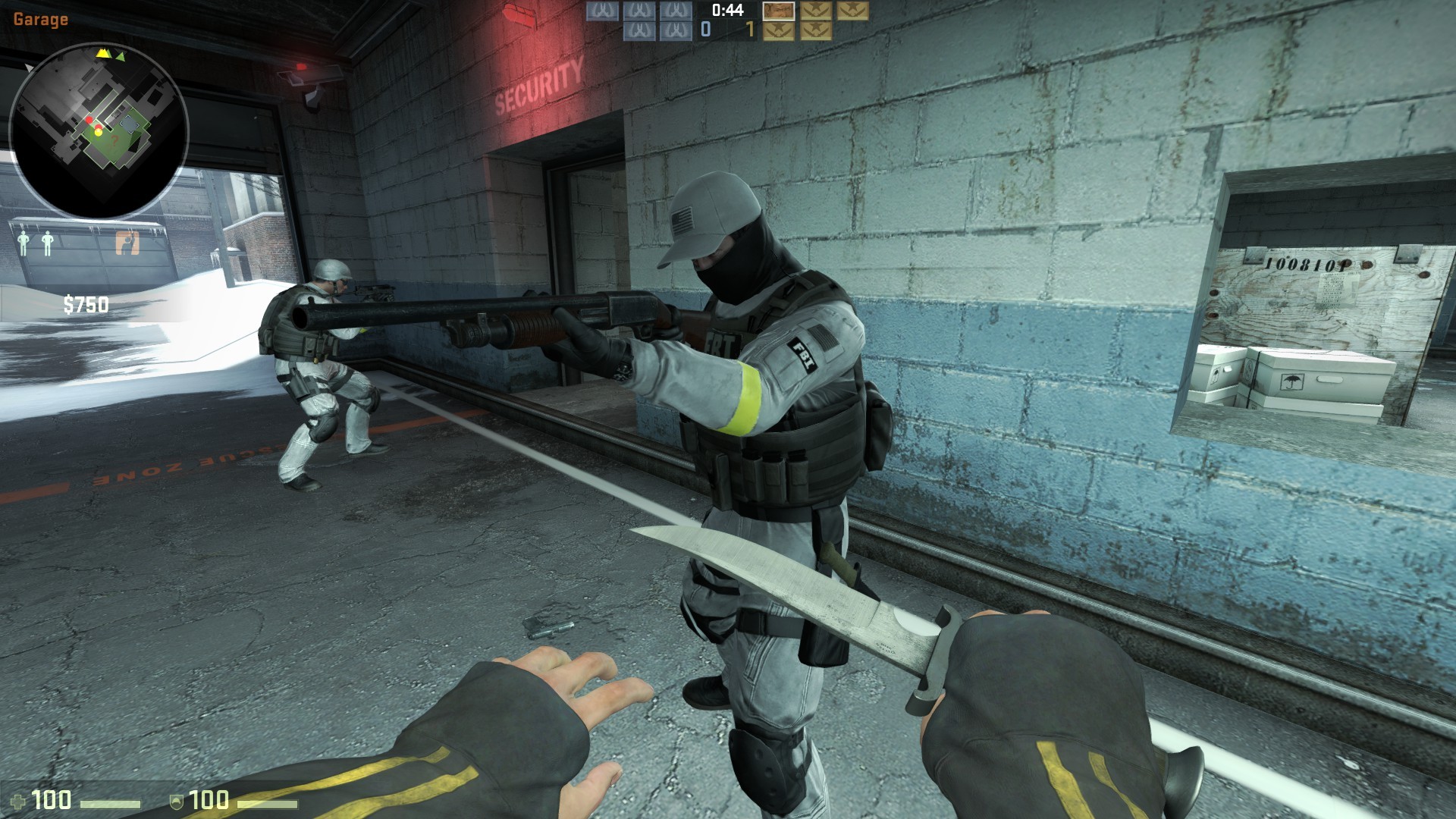Select the first CT player avatar icon

(x=603, y=13)
